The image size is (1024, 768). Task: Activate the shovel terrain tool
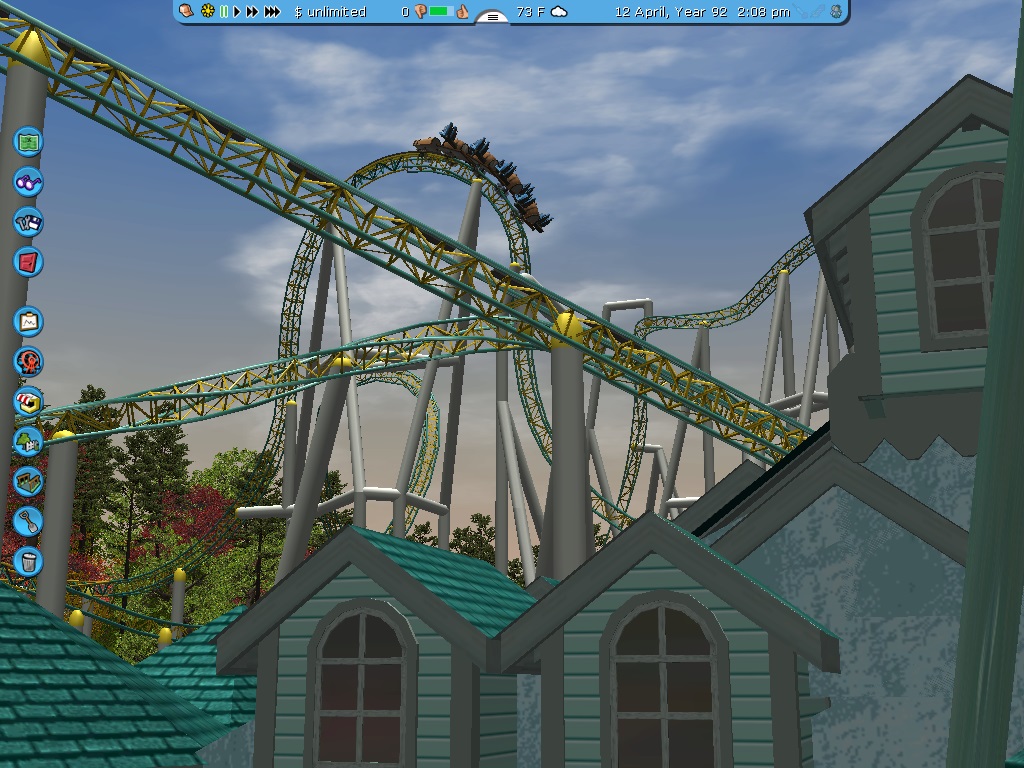(x=29, y=520)
